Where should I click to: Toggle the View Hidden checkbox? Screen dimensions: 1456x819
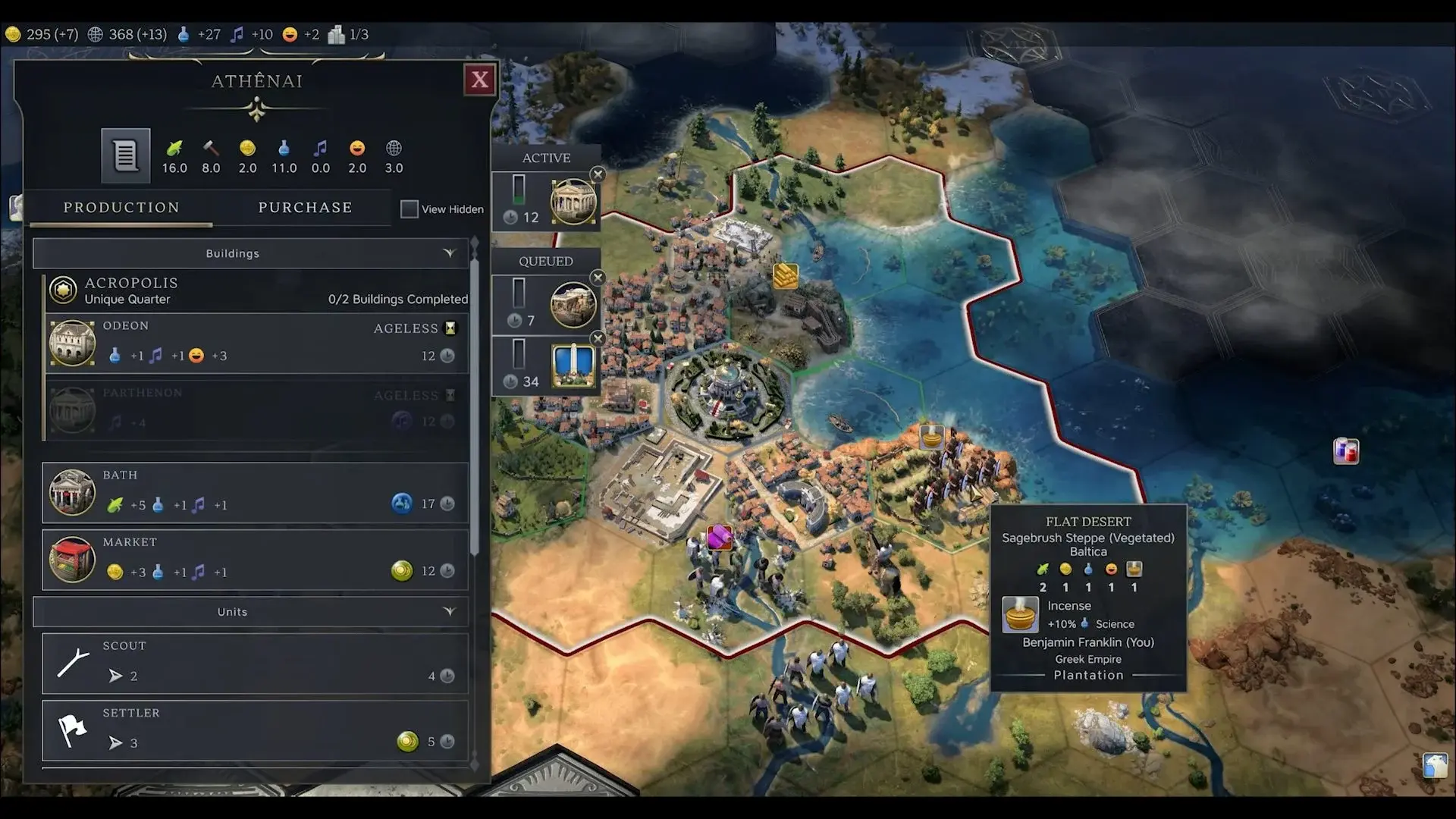409,209
